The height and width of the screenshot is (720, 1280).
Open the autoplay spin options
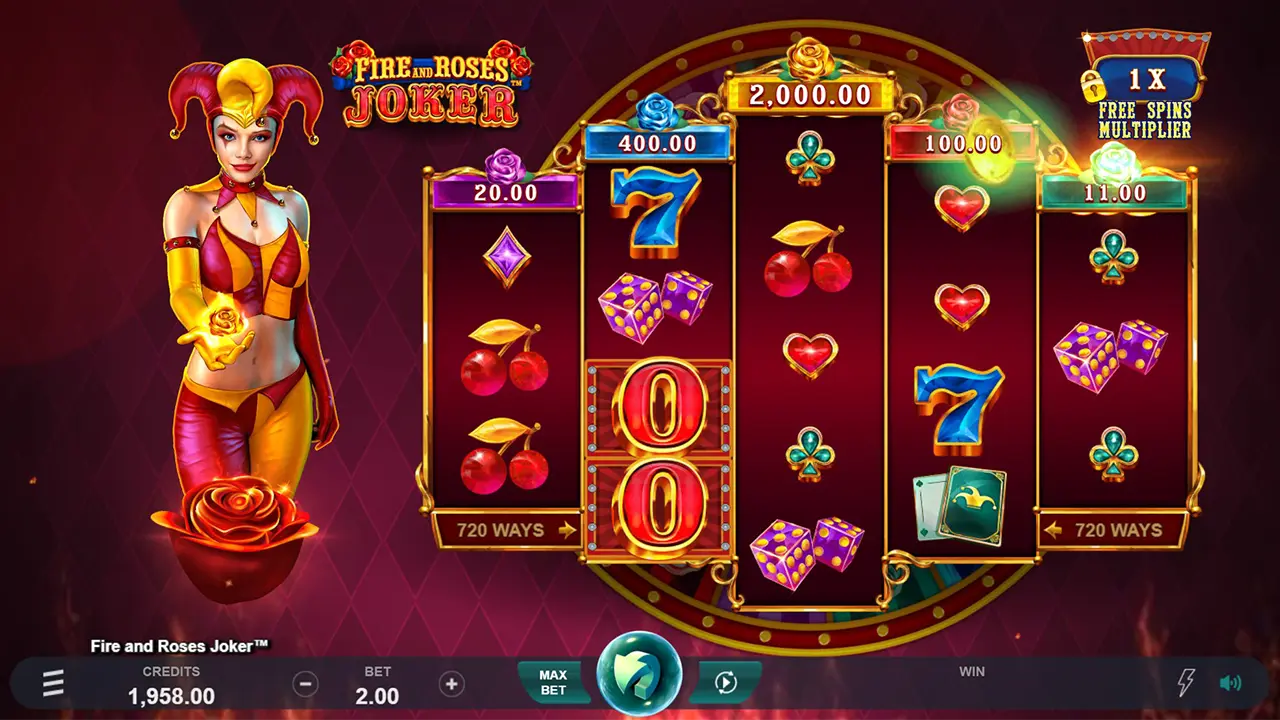727,682
